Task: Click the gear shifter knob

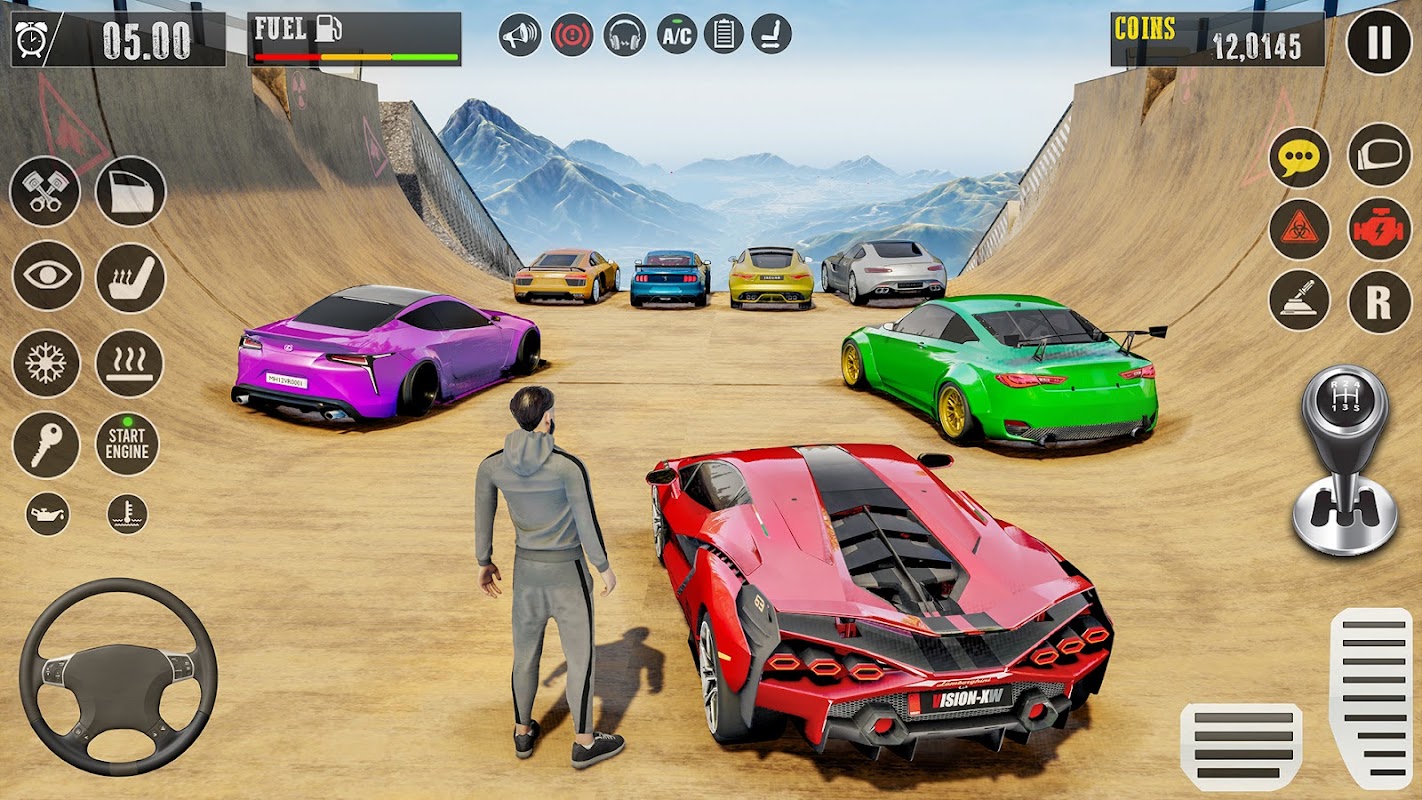Action: (x=1344, y=405)
